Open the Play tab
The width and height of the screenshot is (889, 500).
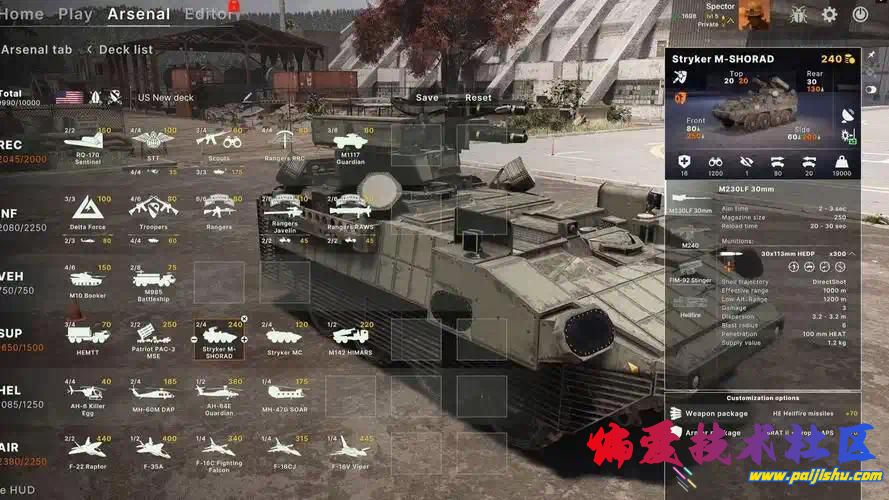(x=75, y=14)
